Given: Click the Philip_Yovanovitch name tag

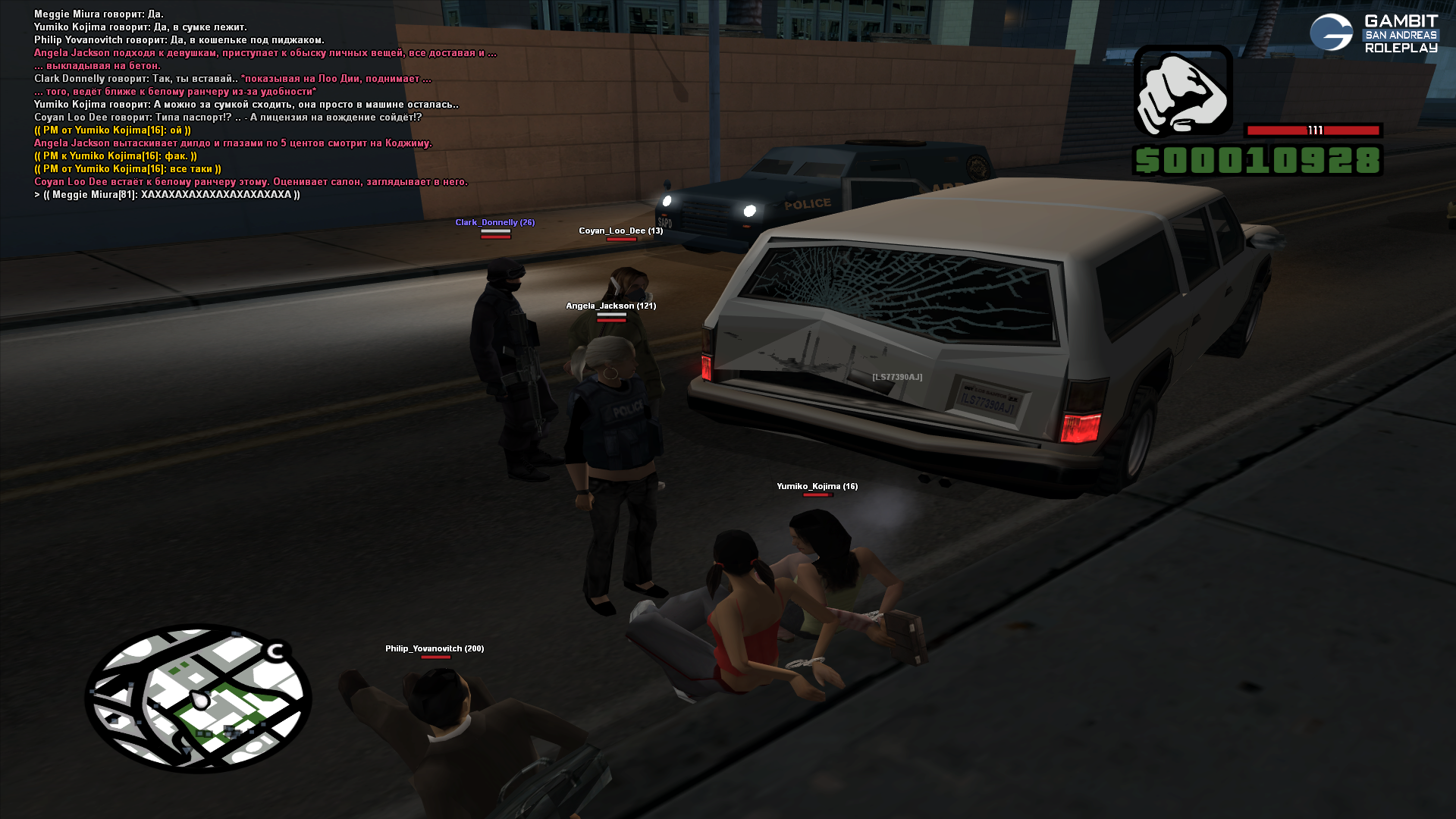Looking at the screenshot, I should [434, 648].
